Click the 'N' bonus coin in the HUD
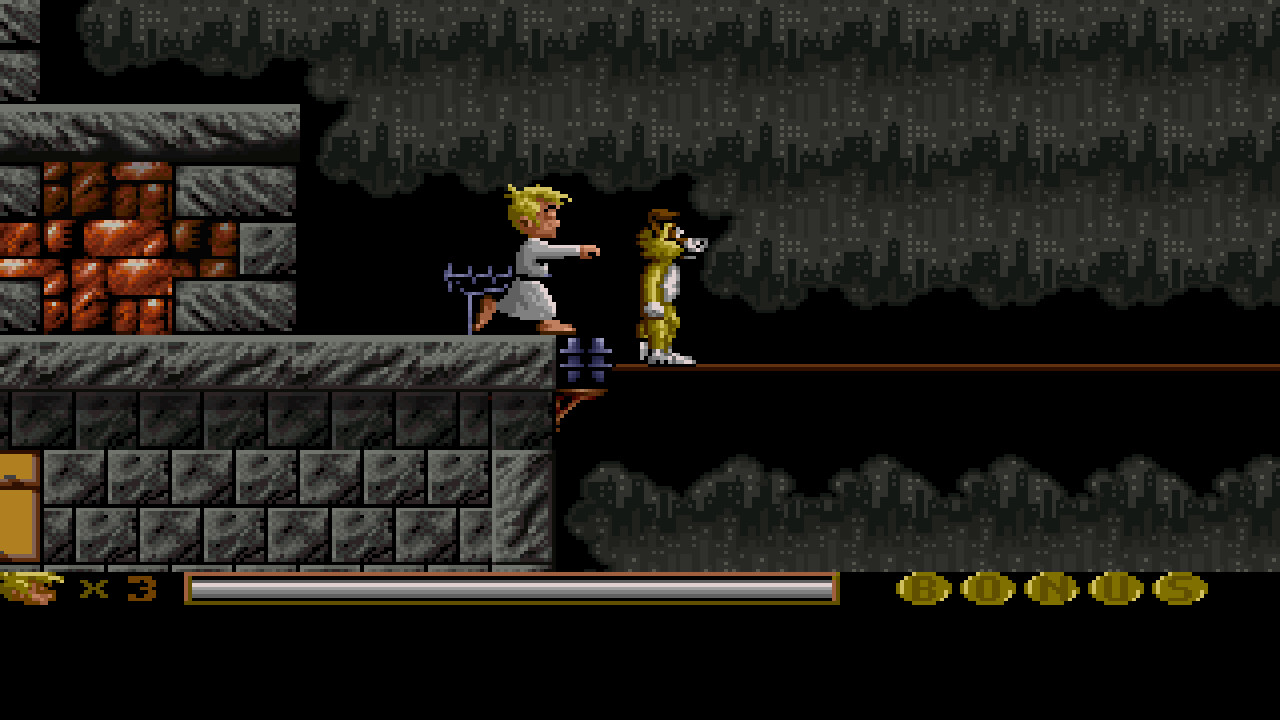The width and height of the screenshot is (1280, 720). pos(1055,590)
